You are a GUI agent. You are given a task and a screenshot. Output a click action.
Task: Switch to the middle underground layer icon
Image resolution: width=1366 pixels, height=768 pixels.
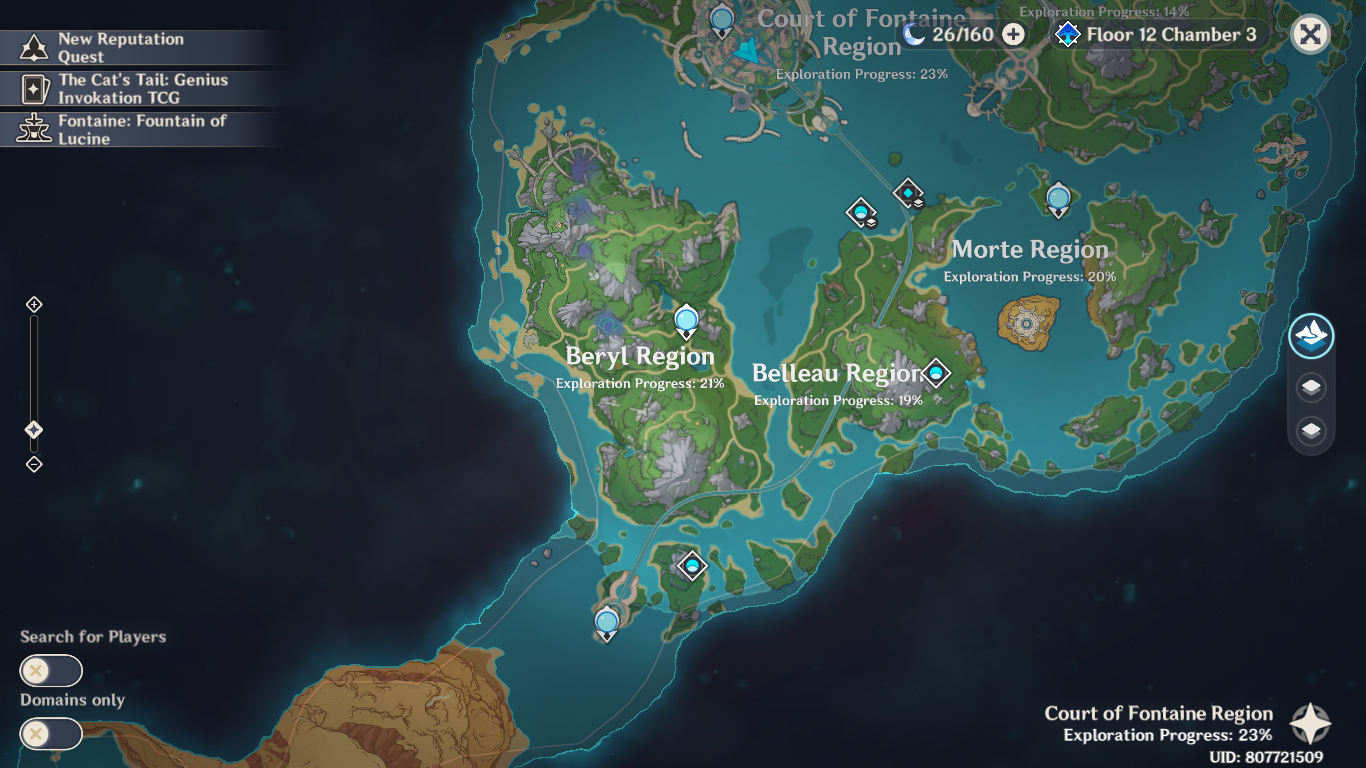[x=1310, y=387]
